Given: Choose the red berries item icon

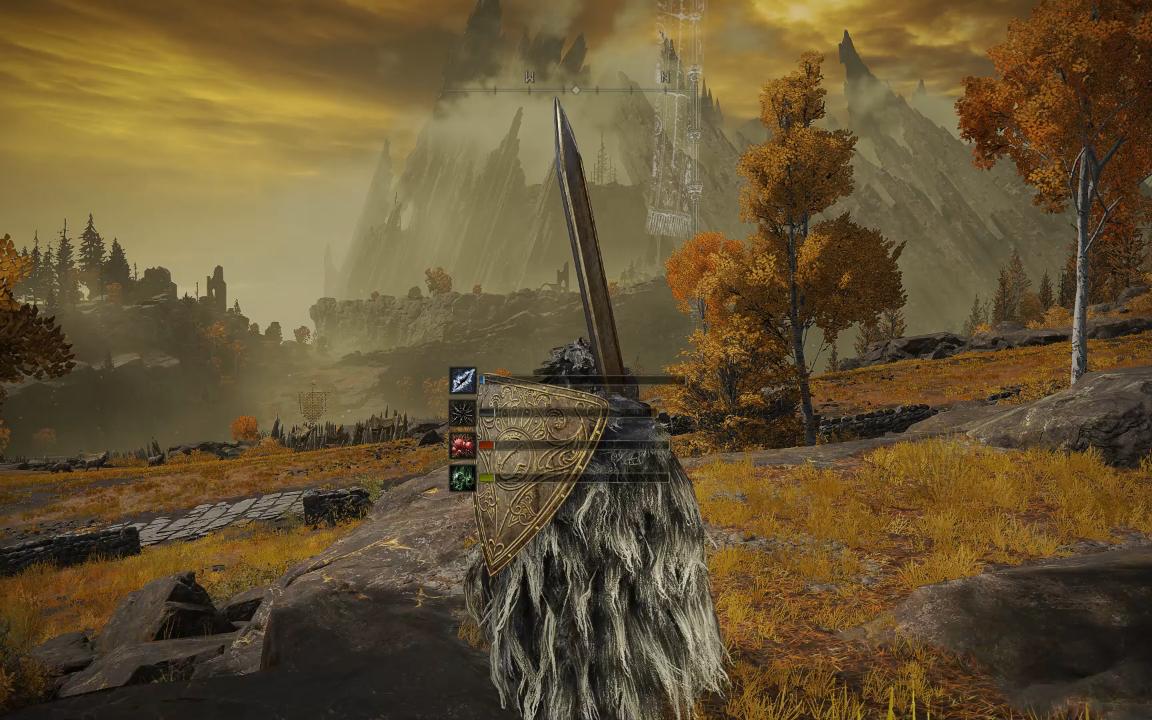Looking at the screenshot, I should tap(462, 445).
